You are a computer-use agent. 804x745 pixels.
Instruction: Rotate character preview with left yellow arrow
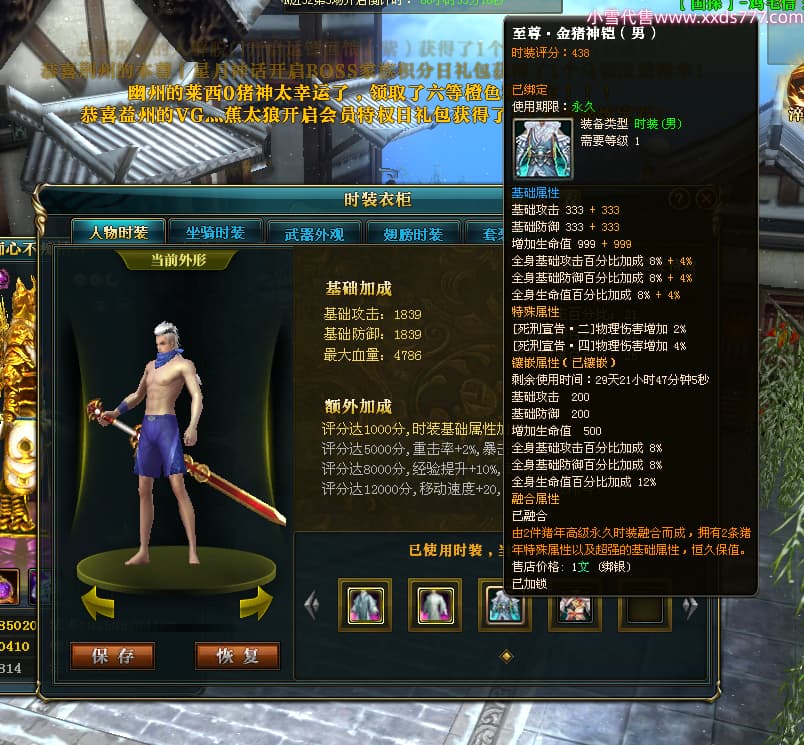pyautogui.click(x=97, y=602)
